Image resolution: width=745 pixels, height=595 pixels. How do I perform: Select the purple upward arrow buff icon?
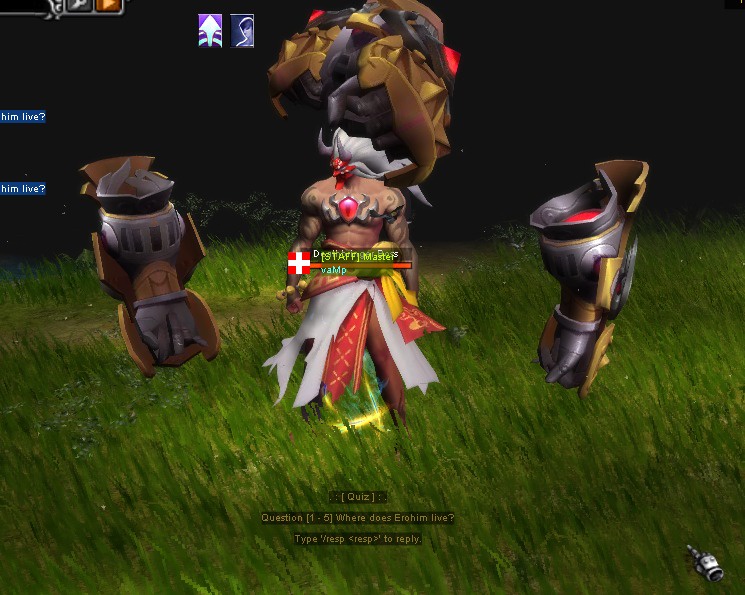(x=210, y=31)
